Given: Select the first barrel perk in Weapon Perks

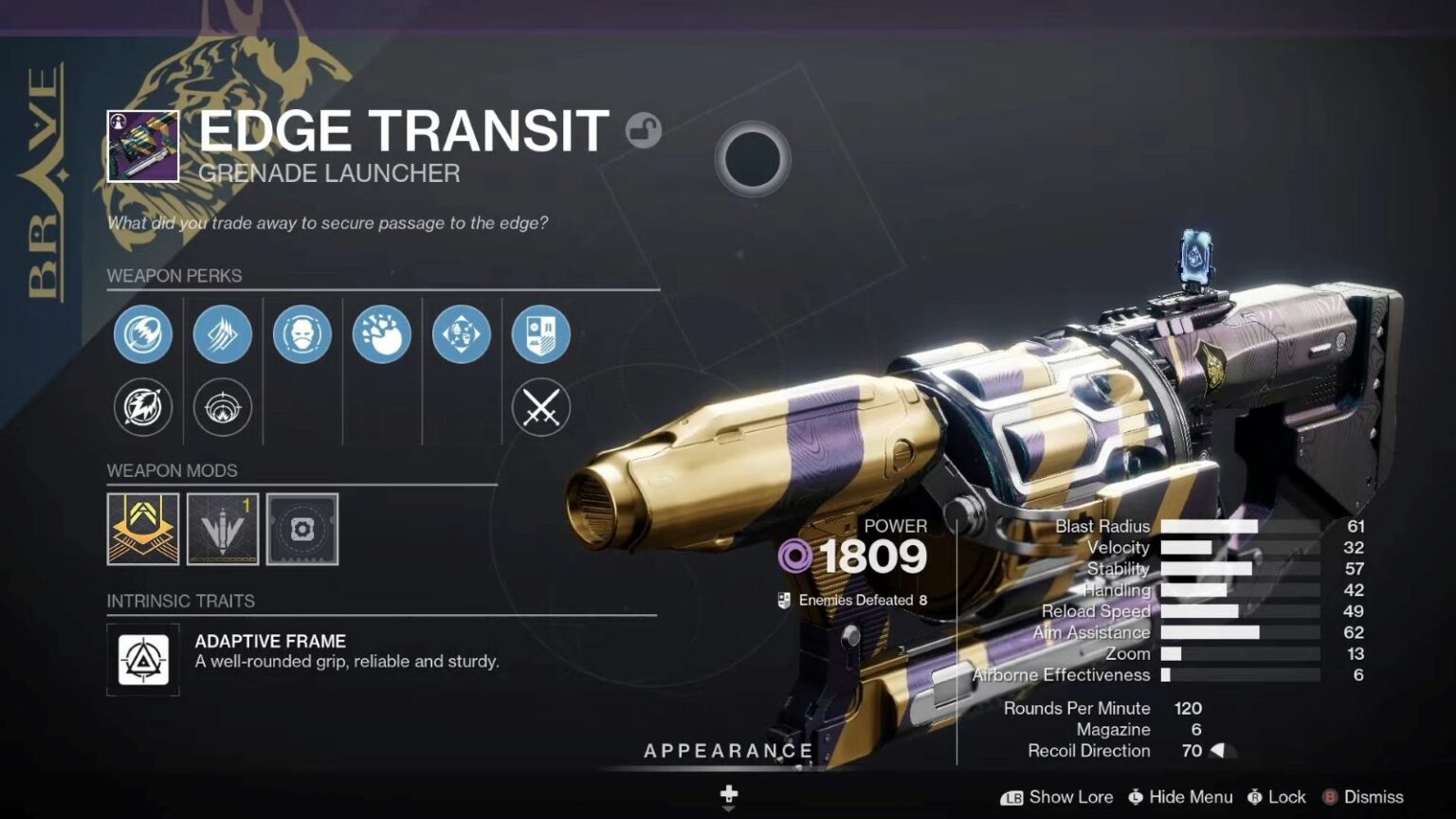Looking at the screenshot, I should click(142, 335).
